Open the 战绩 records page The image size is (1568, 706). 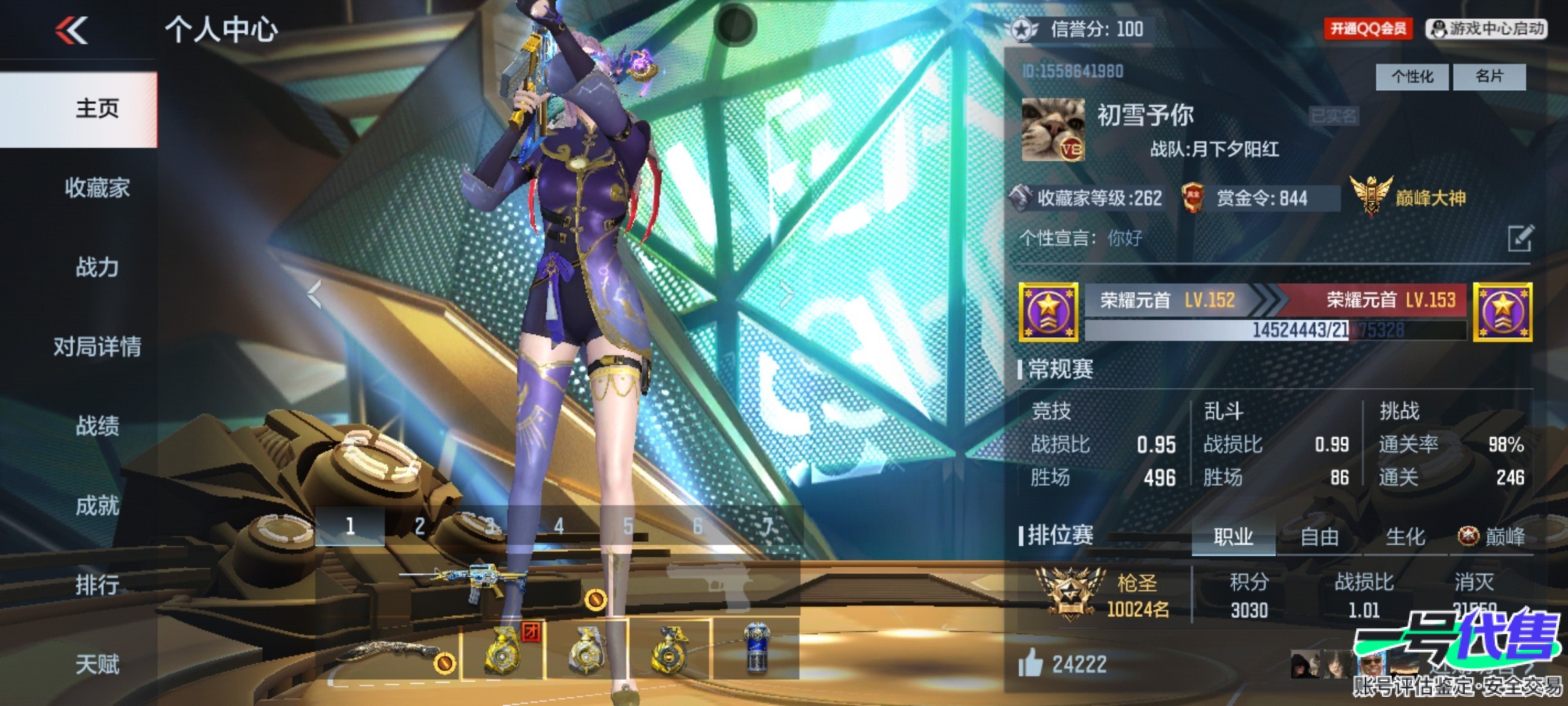[x=97, y=426]
